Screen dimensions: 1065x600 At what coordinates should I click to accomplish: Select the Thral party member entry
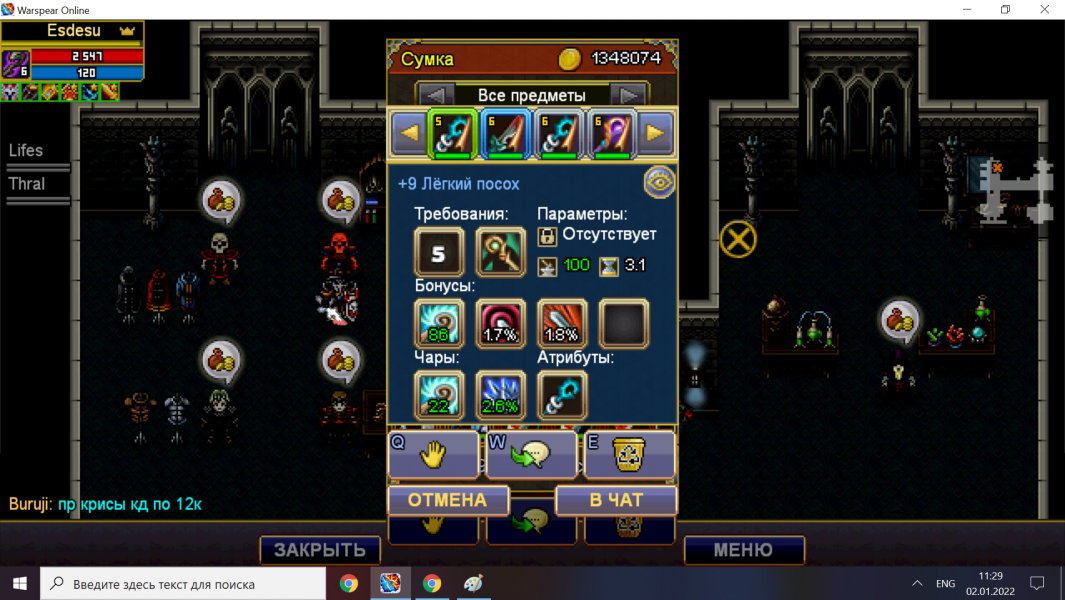(x=28, y=184)
